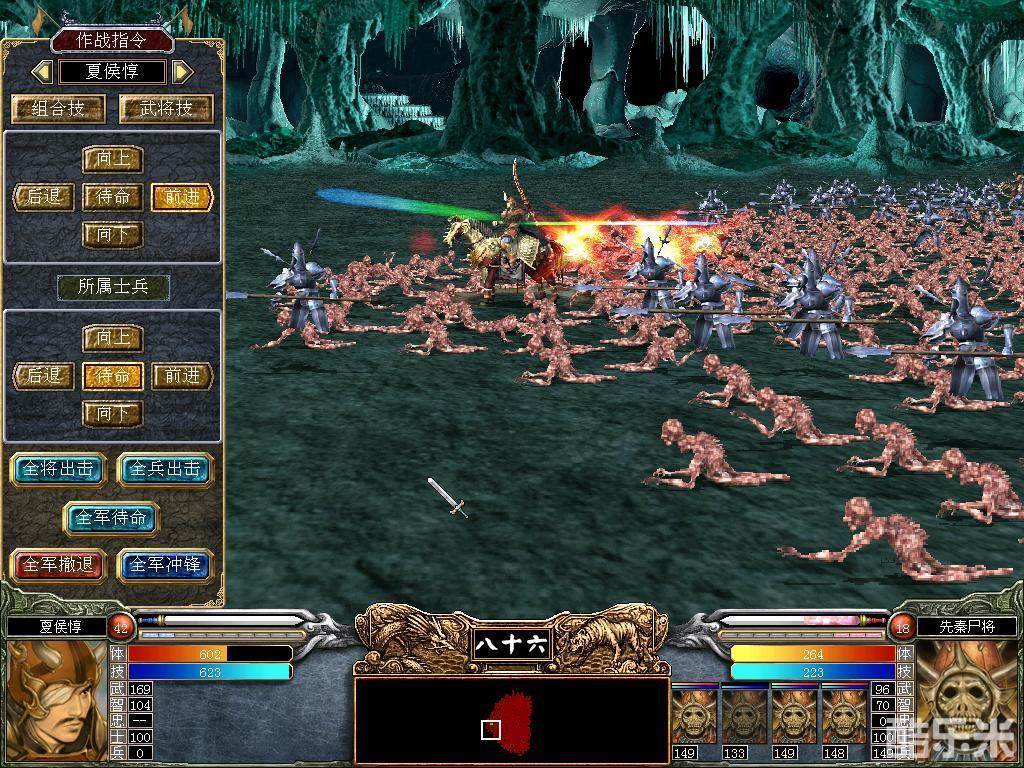Viewport: 1024px width, 768px height.
Task: Order the general 夏侯惇 to 向上
Action: point(112,159)
